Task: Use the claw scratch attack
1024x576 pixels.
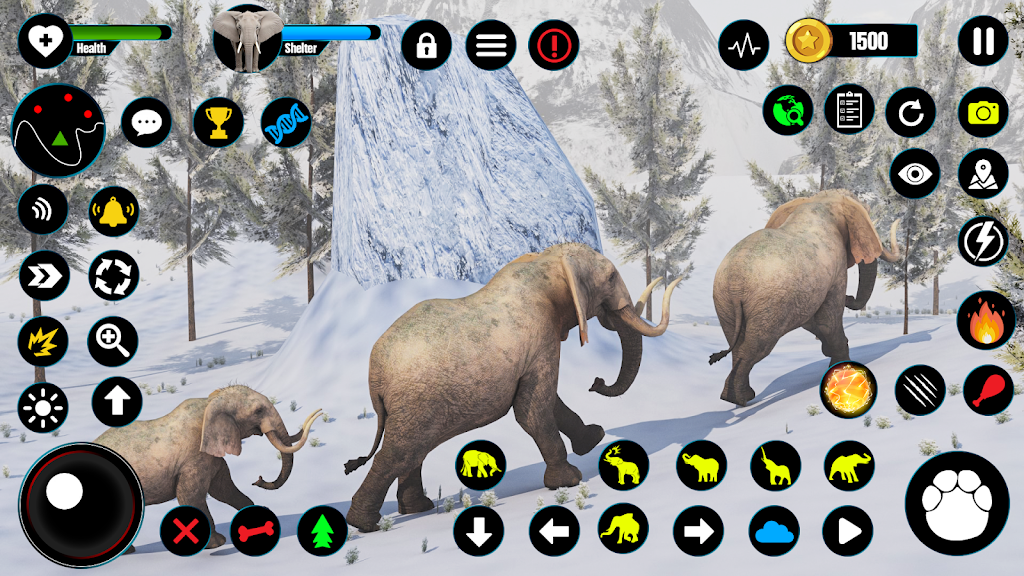Action: coord(920,390)
